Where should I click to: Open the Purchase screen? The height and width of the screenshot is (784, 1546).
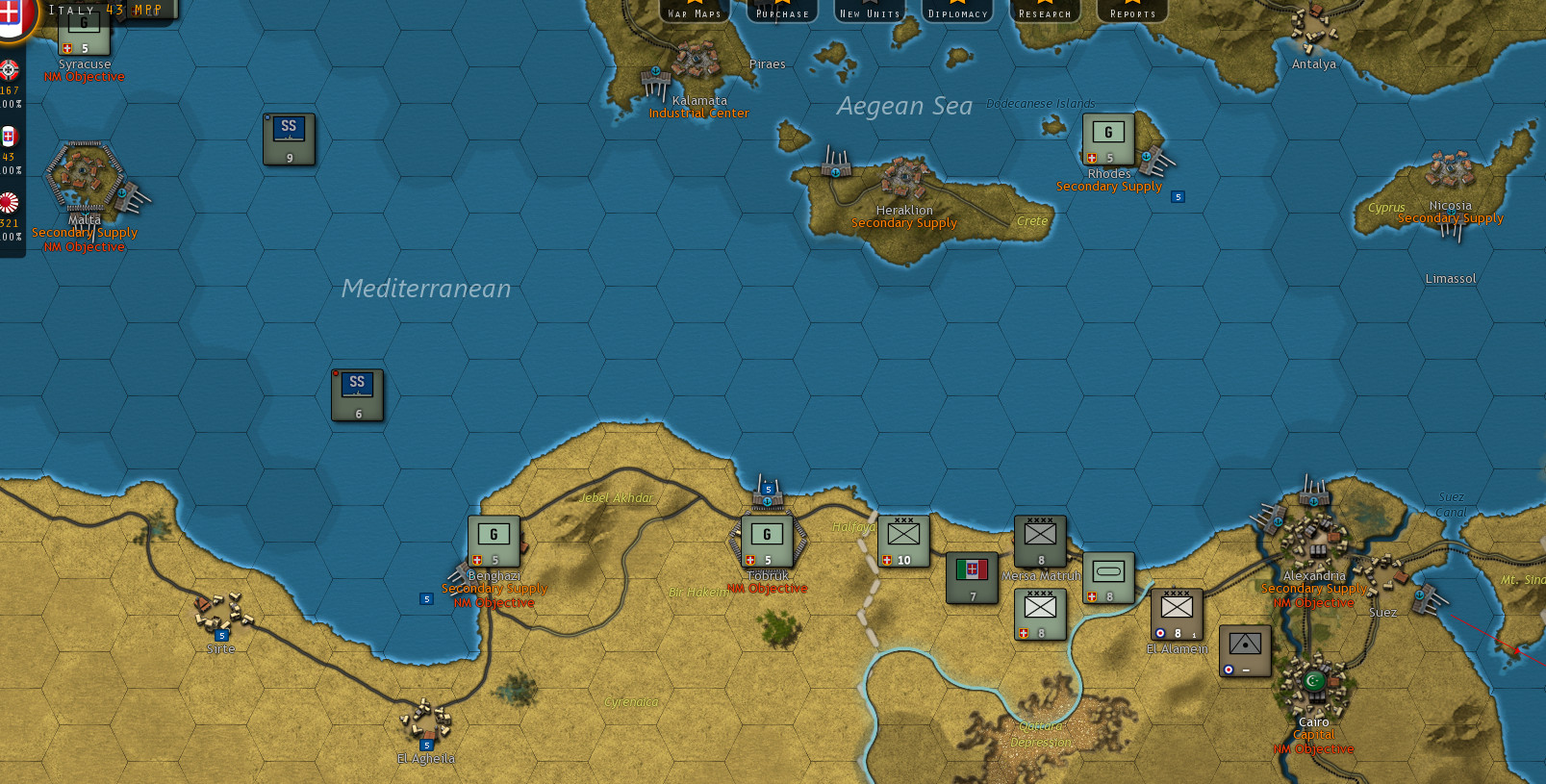pyautogui.click(x=781, y=12)
